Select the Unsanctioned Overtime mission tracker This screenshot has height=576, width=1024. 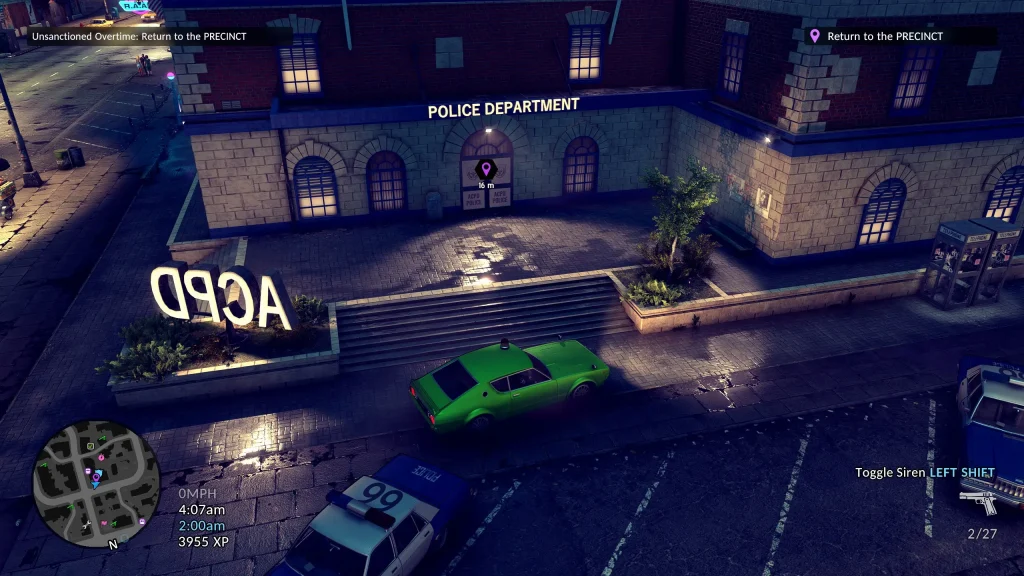(x=138, y=37)
